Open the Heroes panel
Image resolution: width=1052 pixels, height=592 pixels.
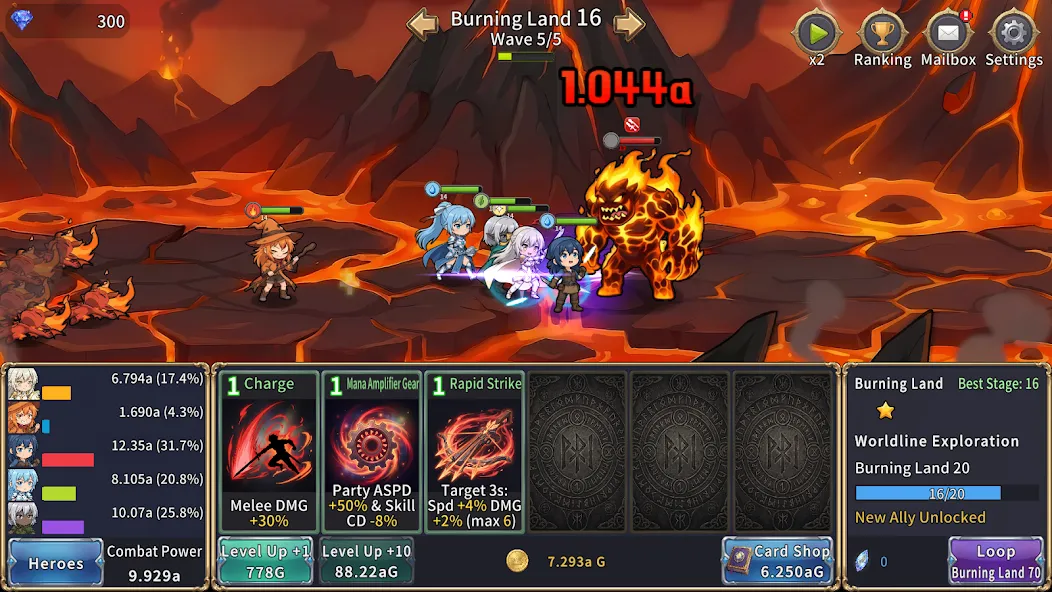tap(56, 562)
